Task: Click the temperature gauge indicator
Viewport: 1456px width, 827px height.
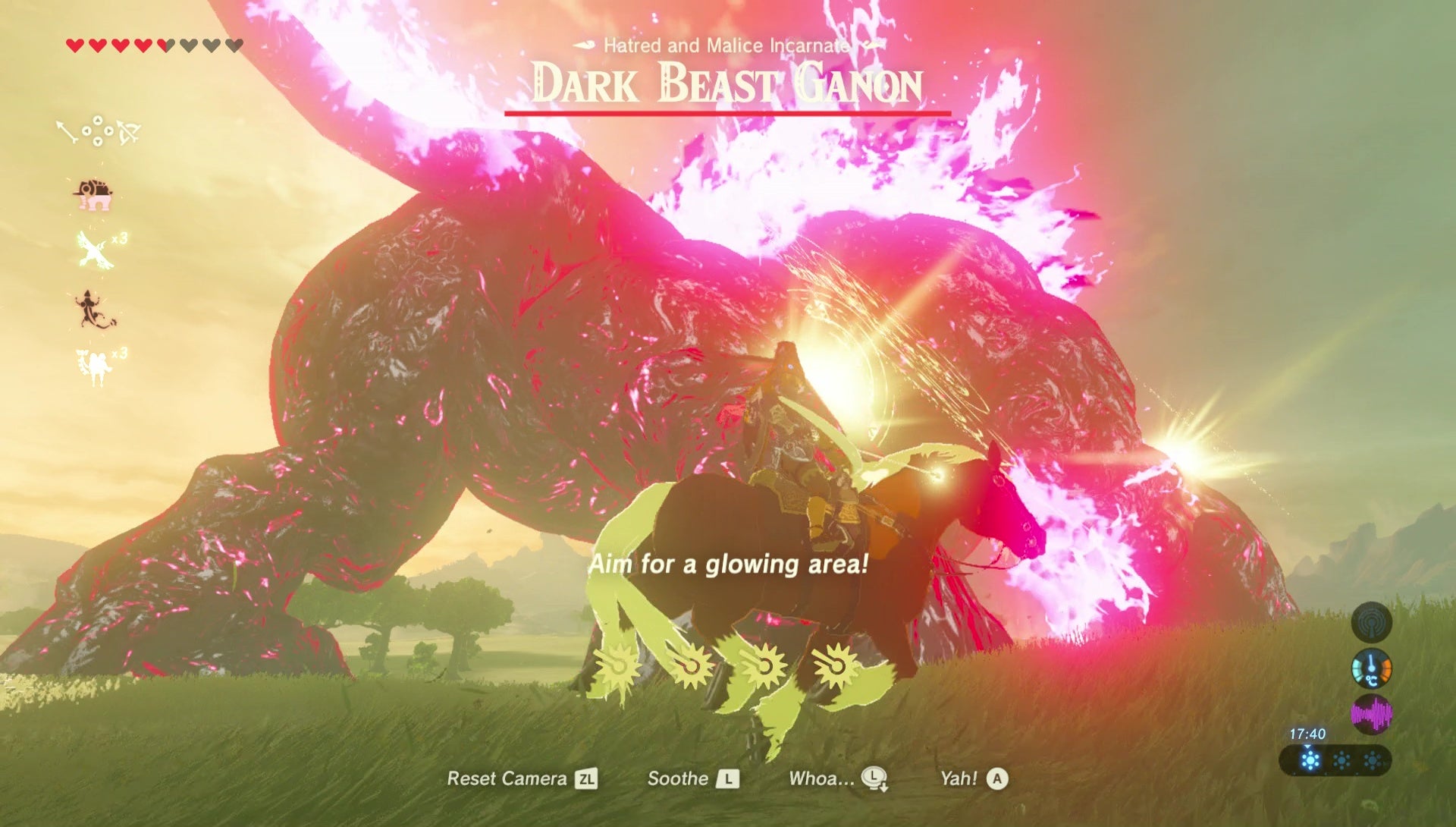Action: pos(1371,668)
